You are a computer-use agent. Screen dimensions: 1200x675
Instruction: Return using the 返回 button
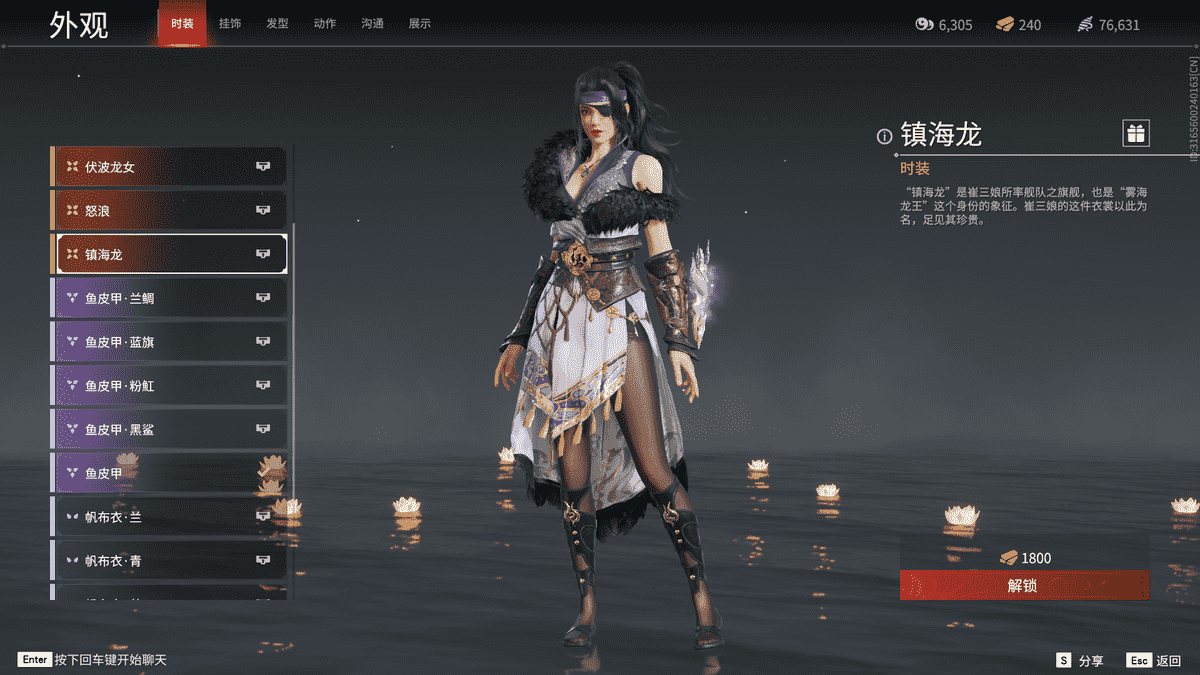[1156, 660]
